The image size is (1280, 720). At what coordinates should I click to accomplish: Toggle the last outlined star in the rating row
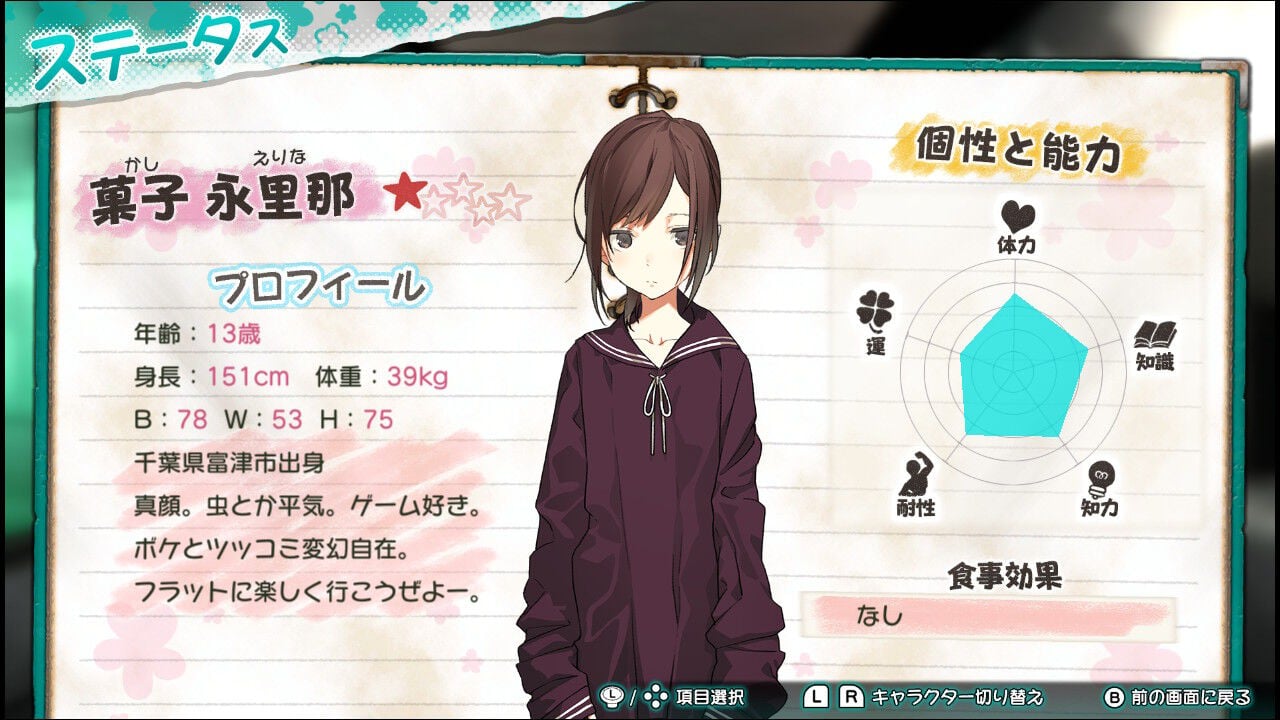pos(509,200)
